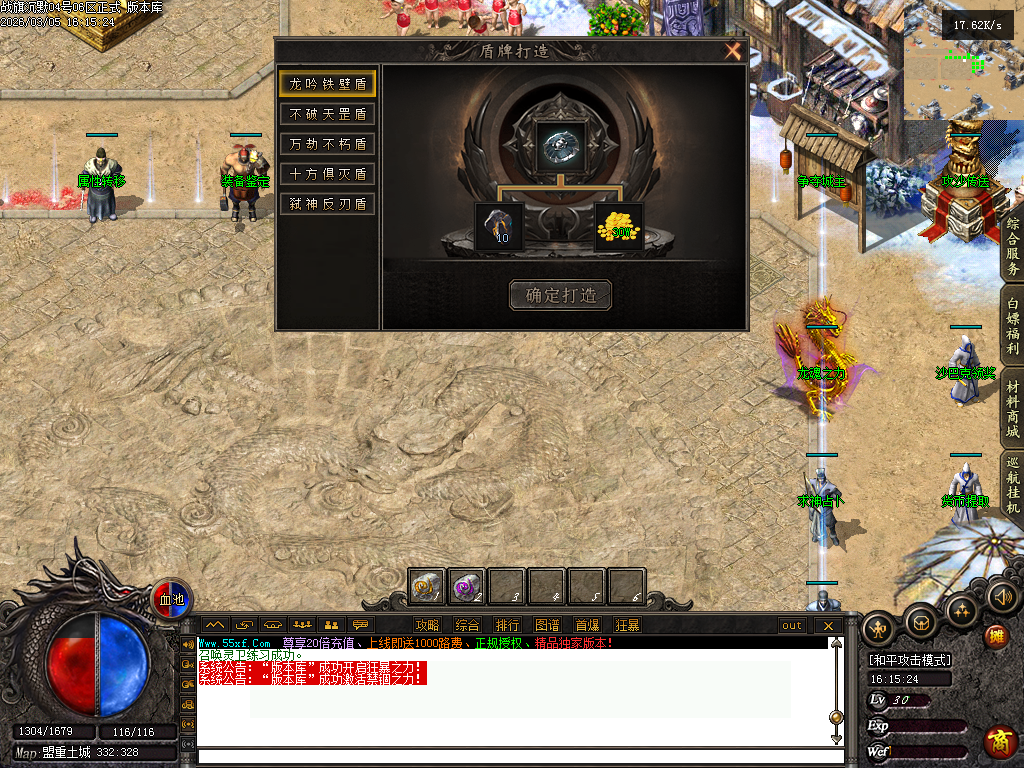This screenshot has height=768, width=1024.
Task: Activate 巡航挂机 auto-cruise mode
Action: click(x=1012, y=485)
